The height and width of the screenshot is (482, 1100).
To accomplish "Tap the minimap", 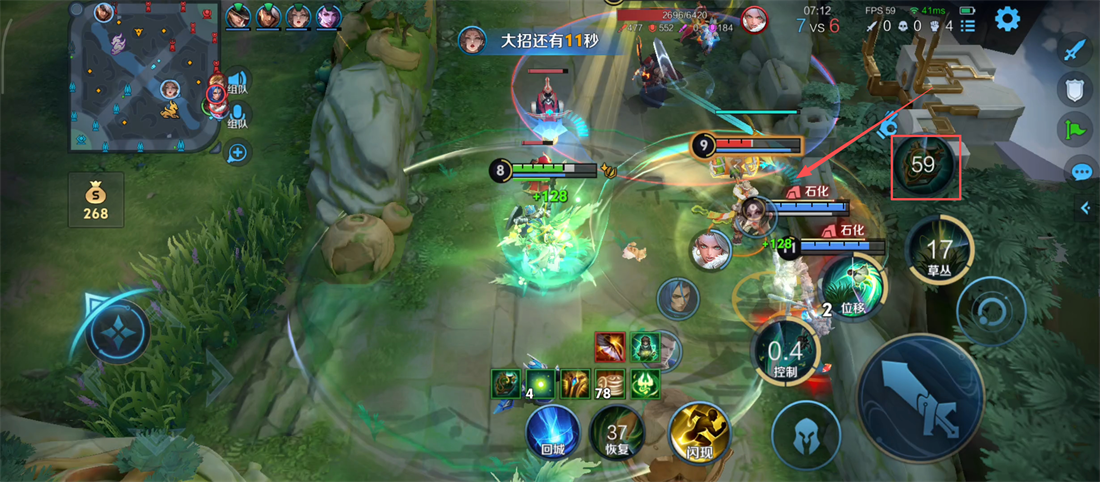I will [x=145, y=76].
